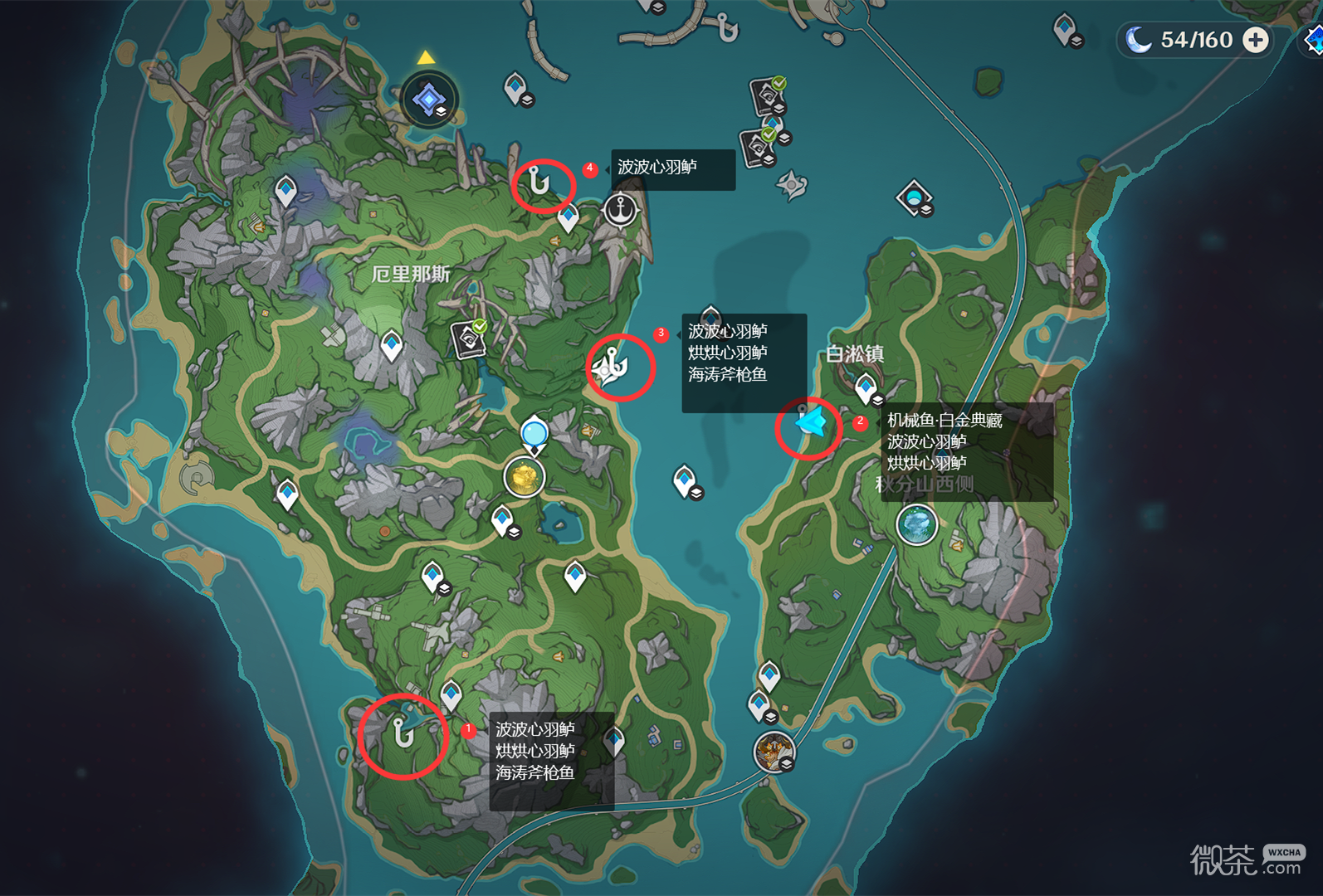Select the light blue orb map pin

(535, 433)
